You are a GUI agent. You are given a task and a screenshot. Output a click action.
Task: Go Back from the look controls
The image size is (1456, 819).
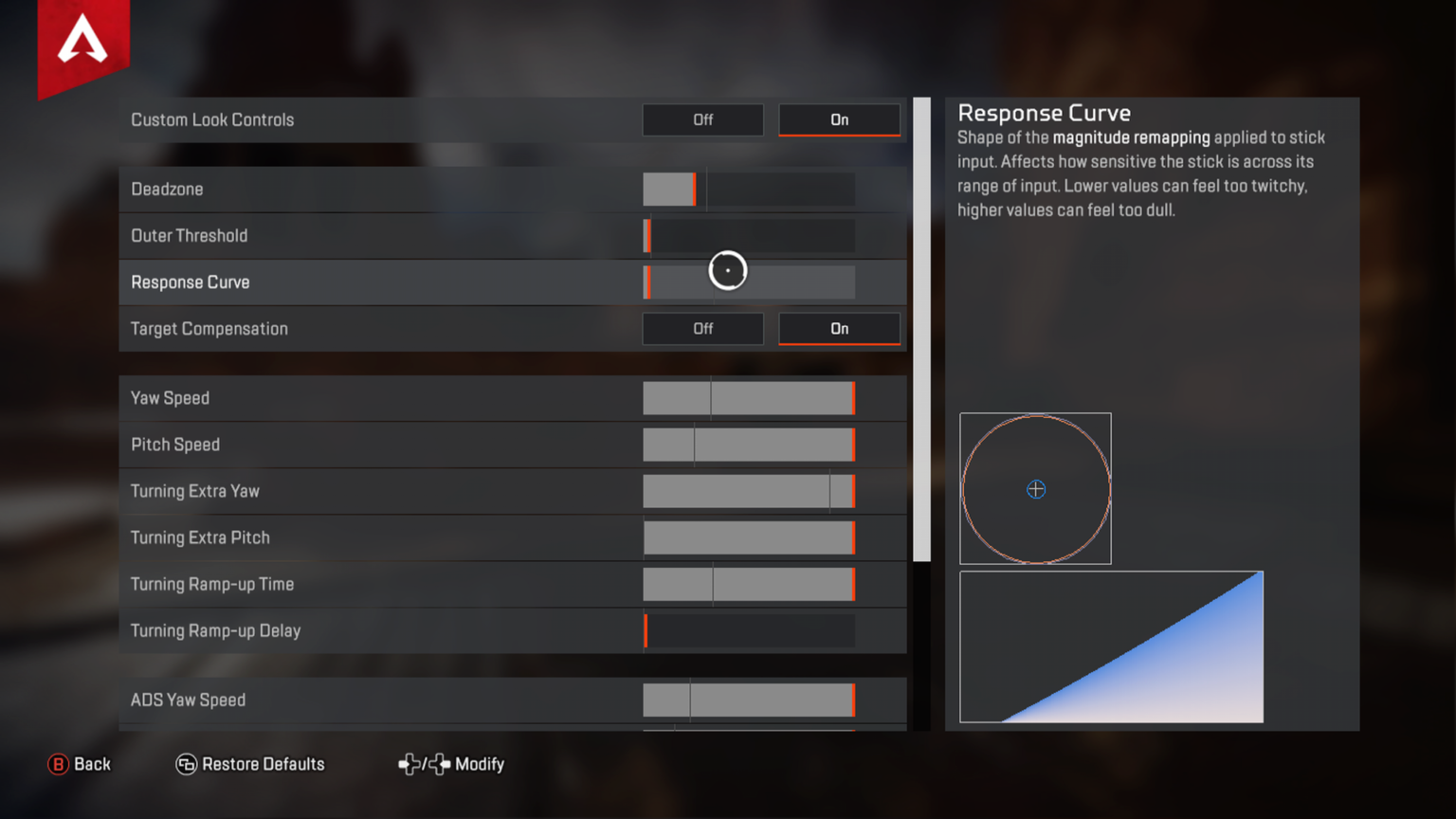point(80,764)
